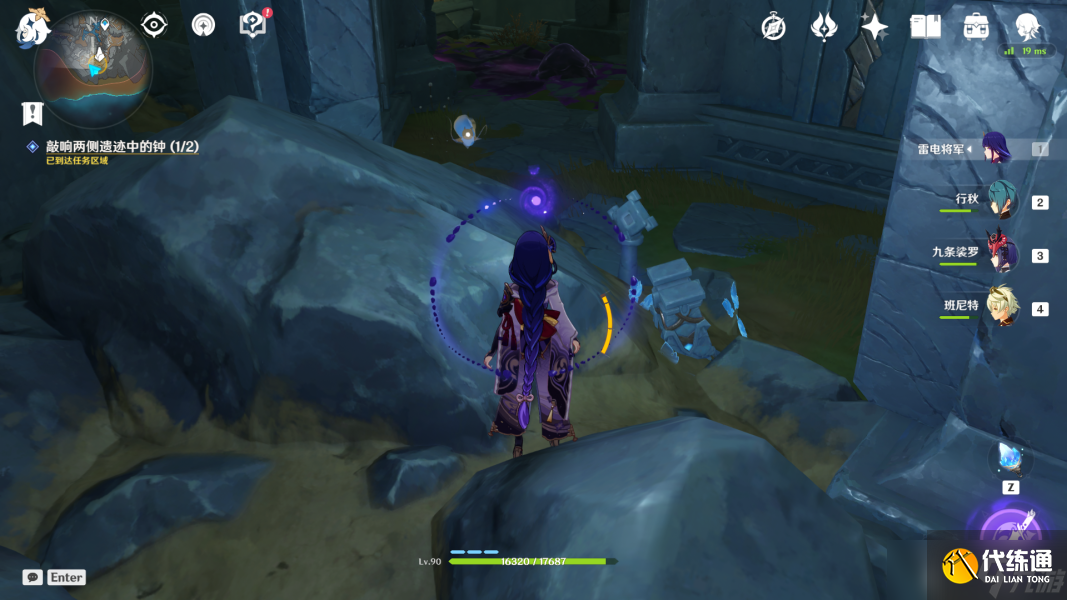
Task: Open the character head icon at top right
Action: pyautogui.click(x=1026, y=27)
